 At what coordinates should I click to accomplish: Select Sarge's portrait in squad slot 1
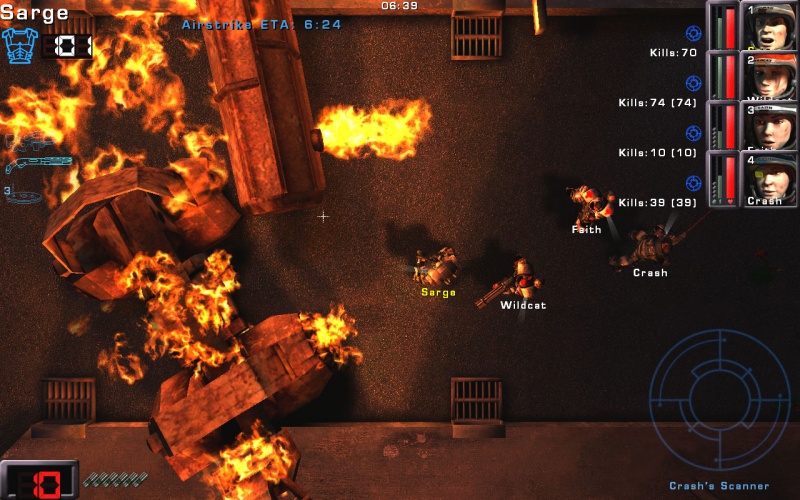click(769, 26)
